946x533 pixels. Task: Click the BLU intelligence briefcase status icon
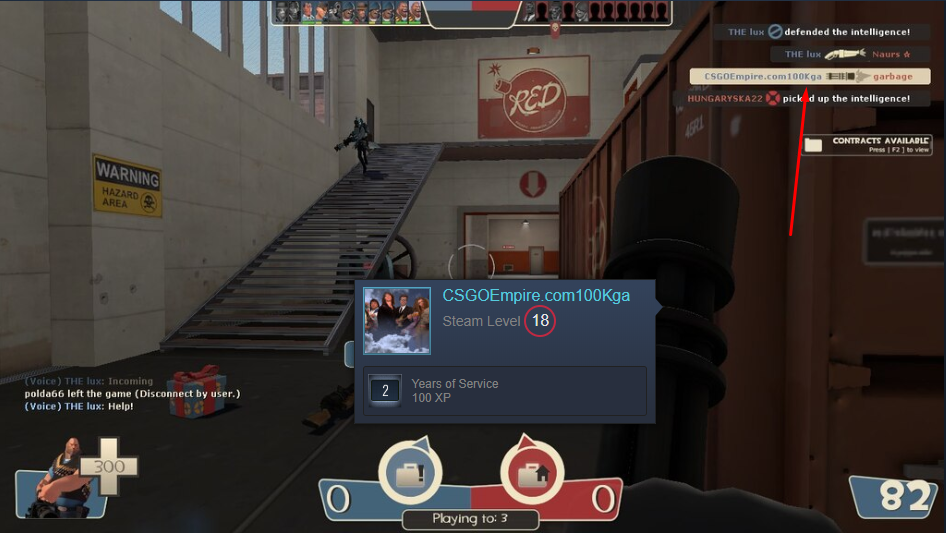pyautogui.click(x=412, y=473)
